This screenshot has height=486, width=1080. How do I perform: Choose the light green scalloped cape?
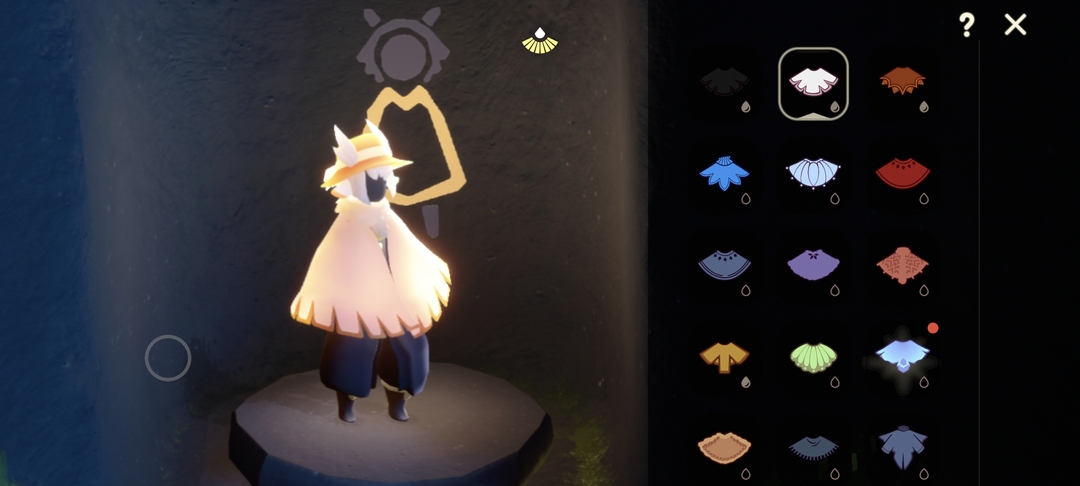click(x=813, y=356)
